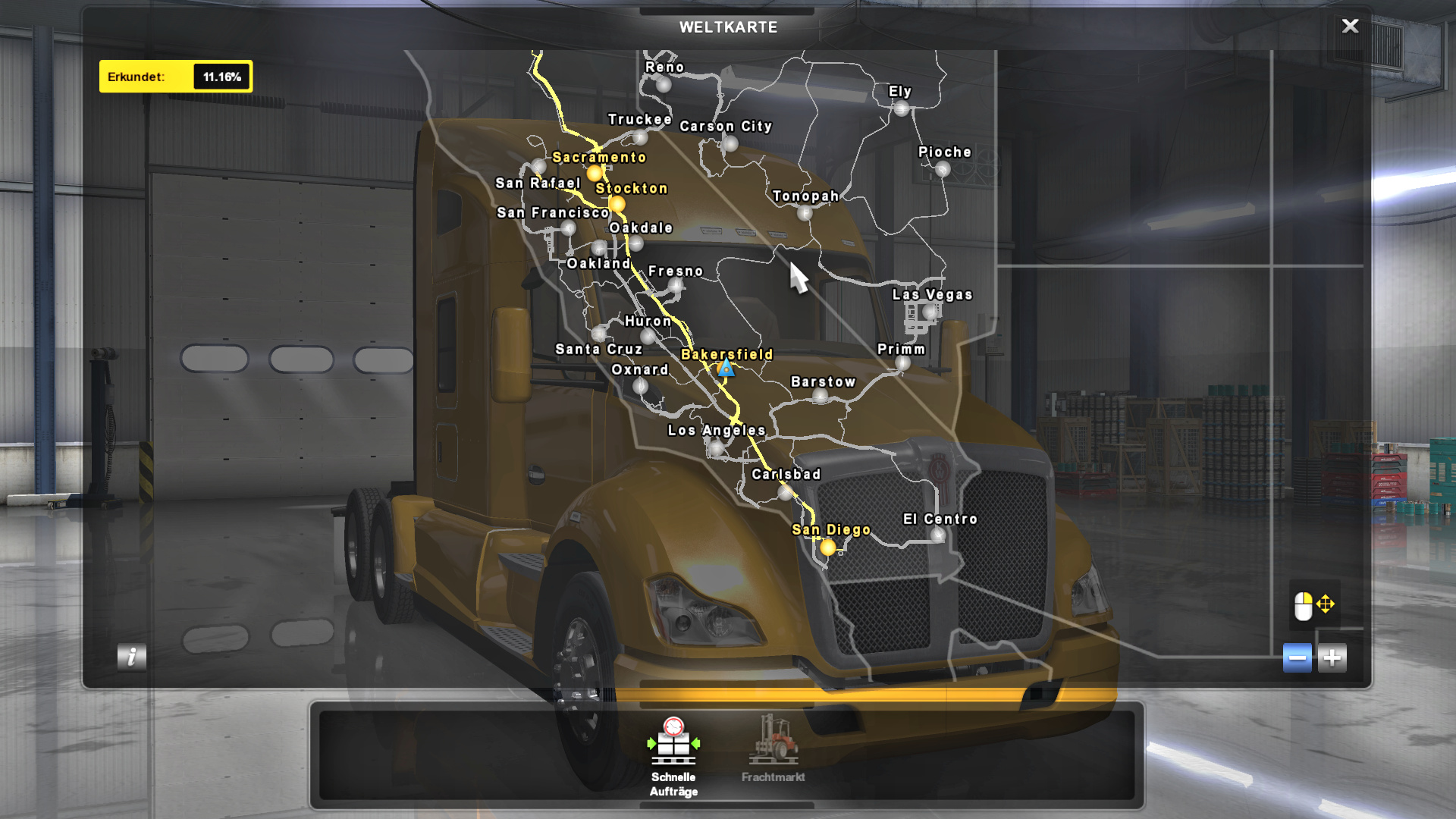Click the Los Angeles city marker

[717, 447]
